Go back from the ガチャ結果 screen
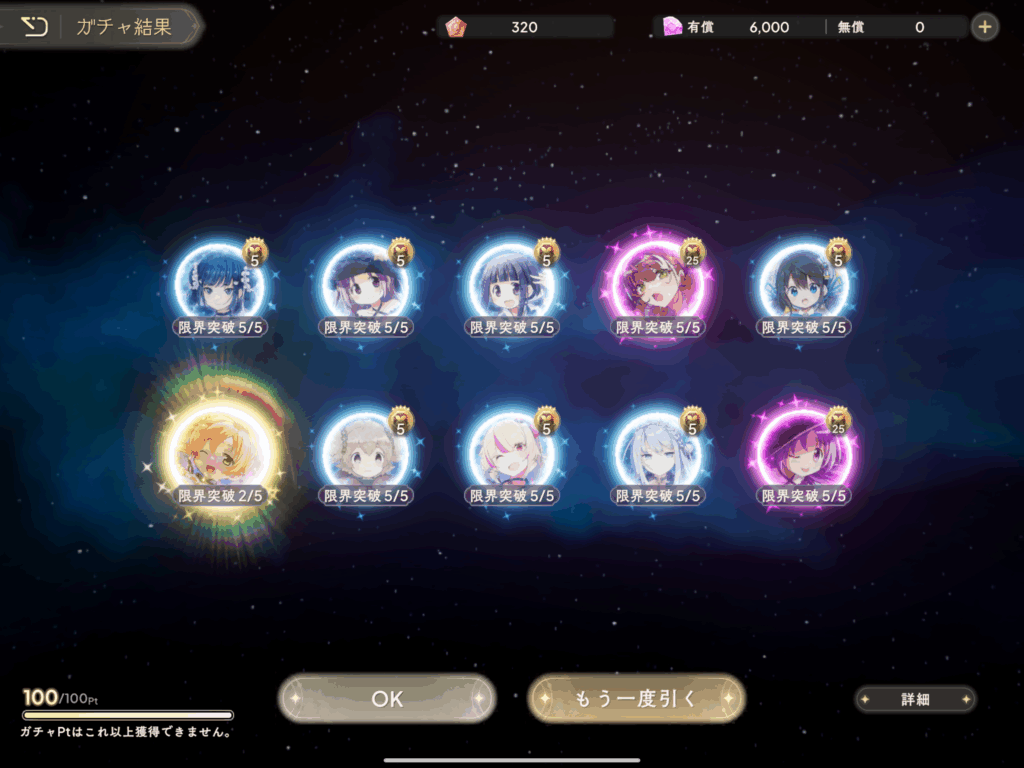The image size is (1024, 768). 35,27
